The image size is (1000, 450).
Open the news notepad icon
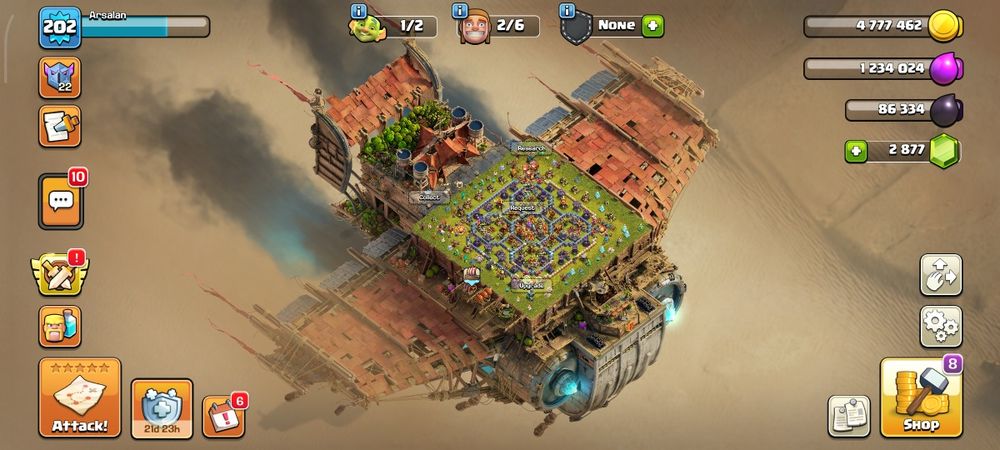(x=60, y=126)
